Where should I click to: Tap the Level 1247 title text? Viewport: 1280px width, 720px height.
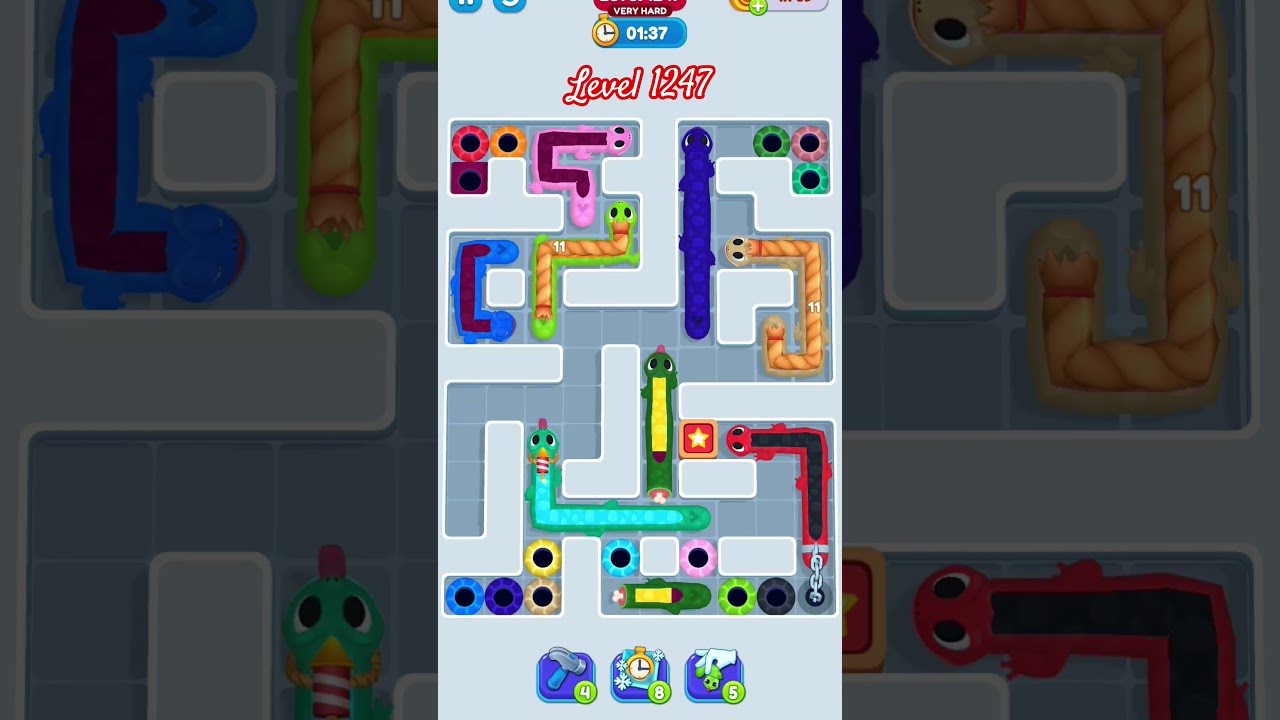click(639, 84)
